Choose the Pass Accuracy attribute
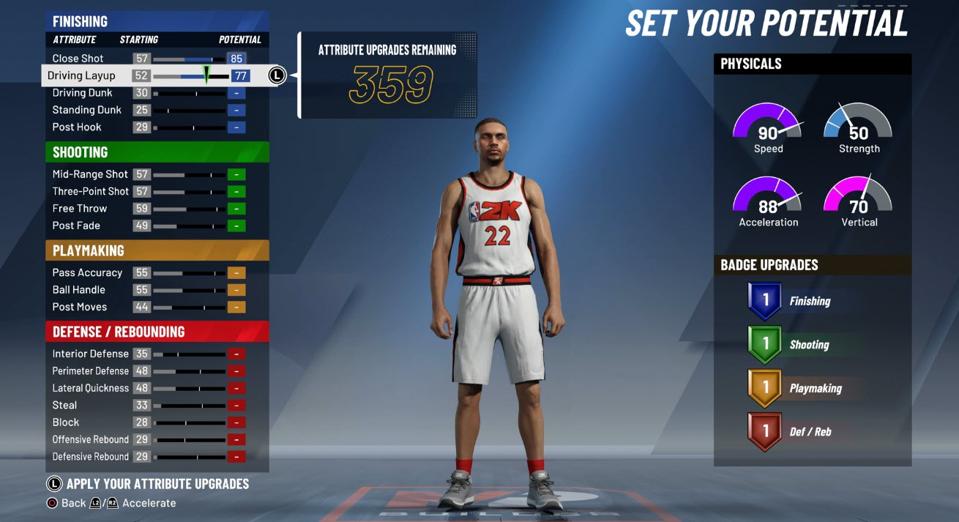This screenshot has width=959, height=522. pyautogui.click(x=87, y=272)
